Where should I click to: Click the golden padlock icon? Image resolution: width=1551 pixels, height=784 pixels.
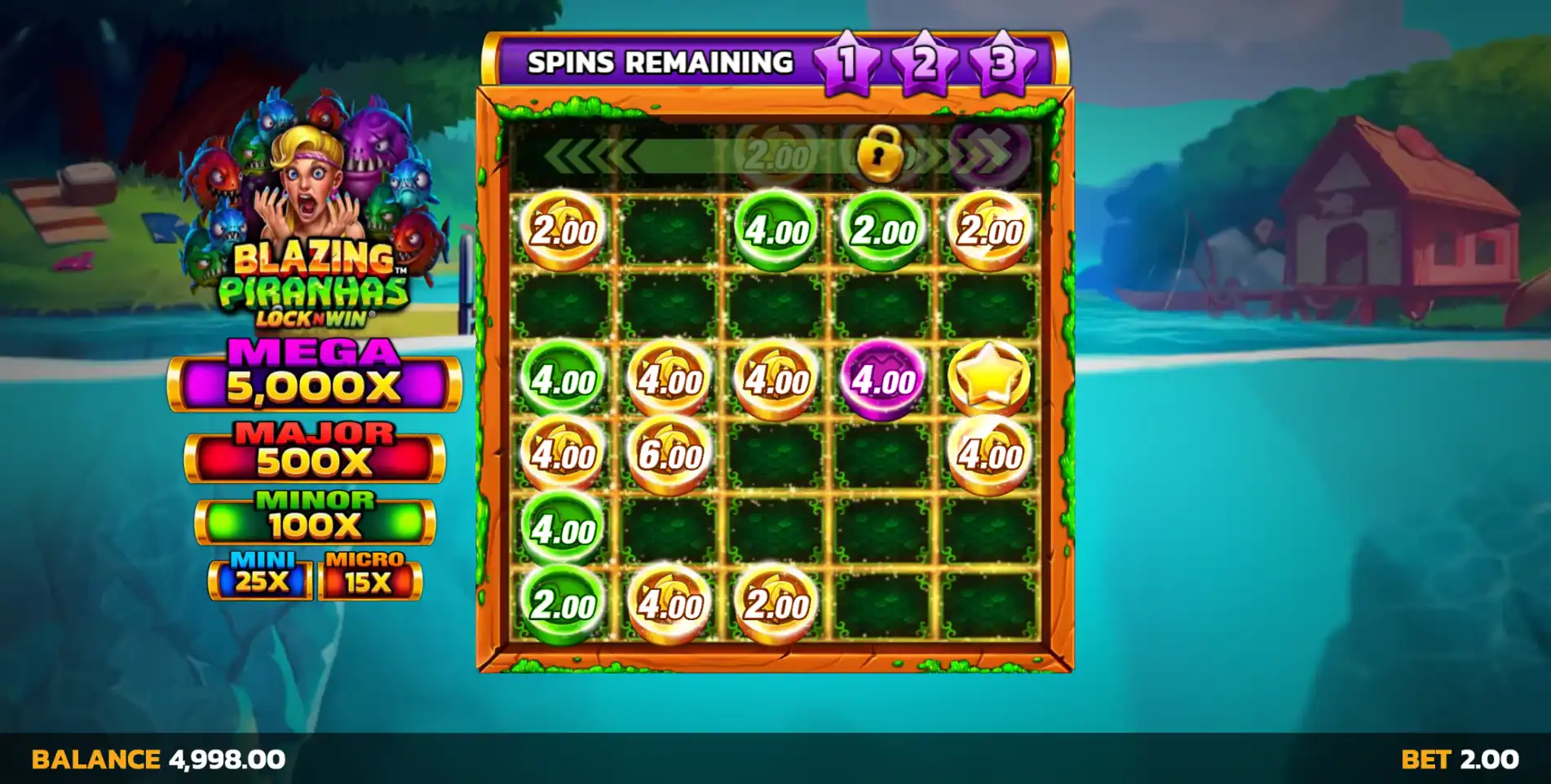coord(879,153)
